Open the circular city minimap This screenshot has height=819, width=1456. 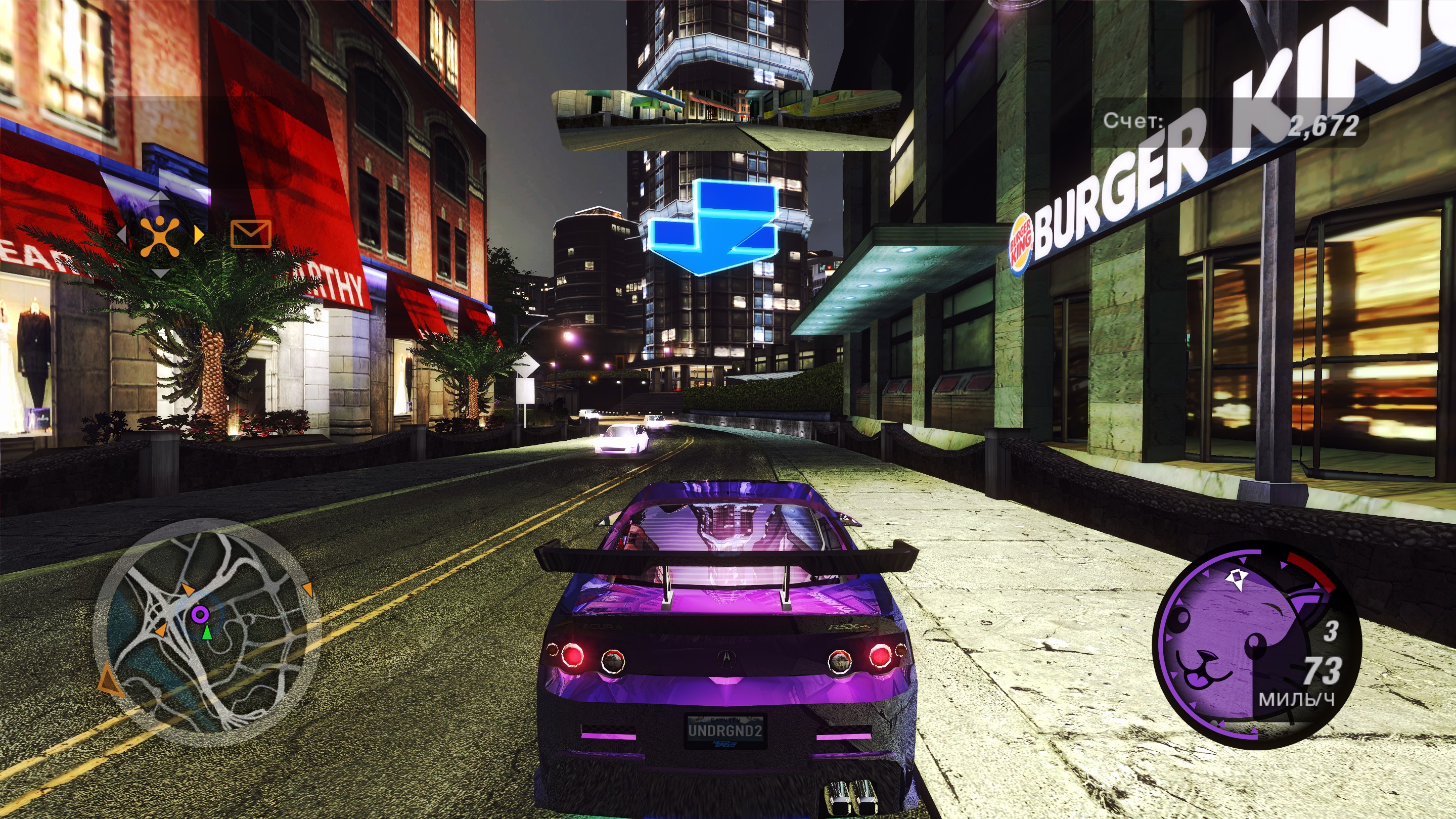tap(207, 632)
